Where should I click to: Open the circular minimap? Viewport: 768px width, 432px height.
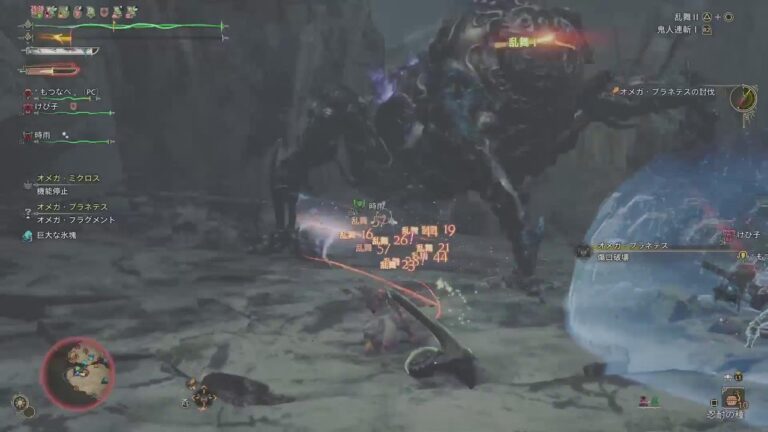point(76,372)
